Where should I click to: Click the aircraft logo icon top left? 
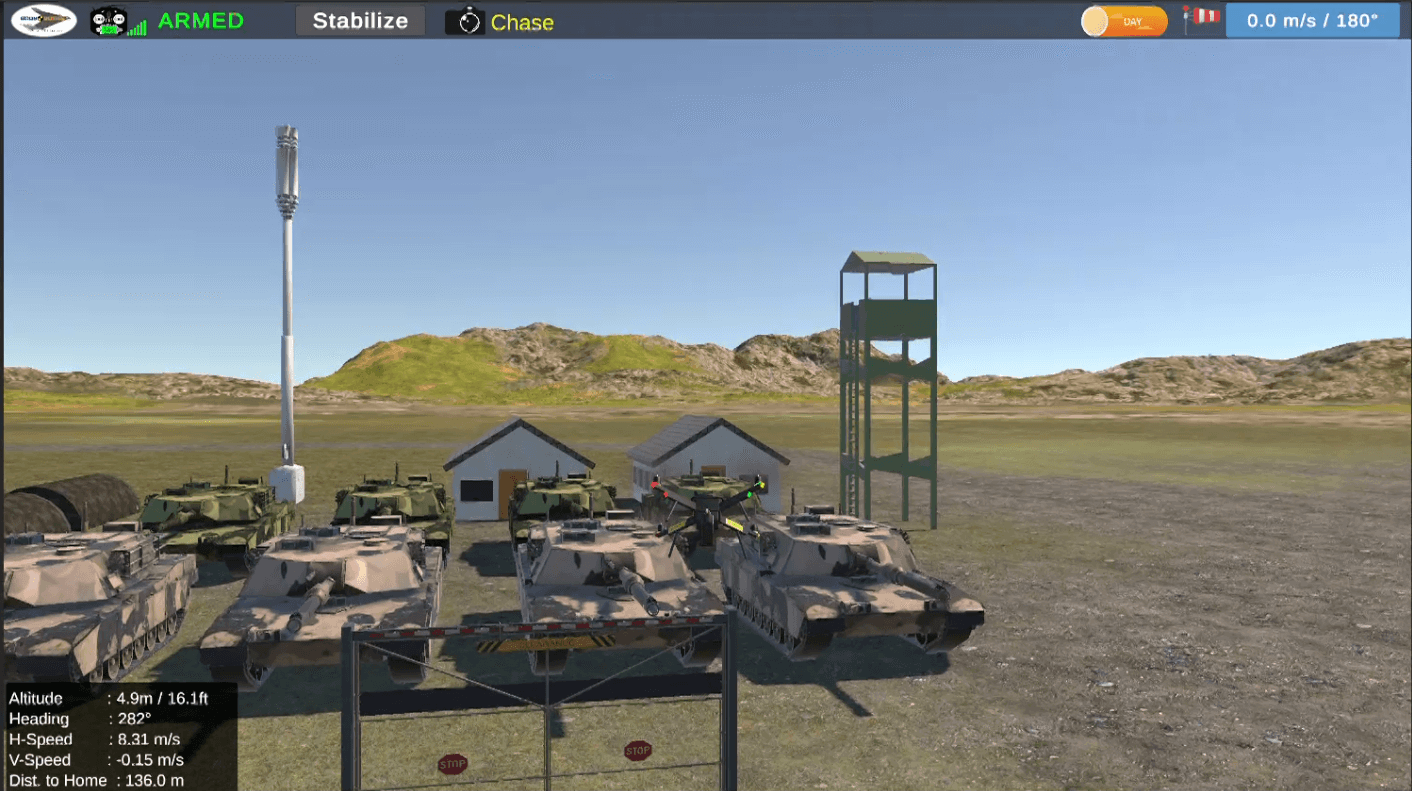pos(43,20)
